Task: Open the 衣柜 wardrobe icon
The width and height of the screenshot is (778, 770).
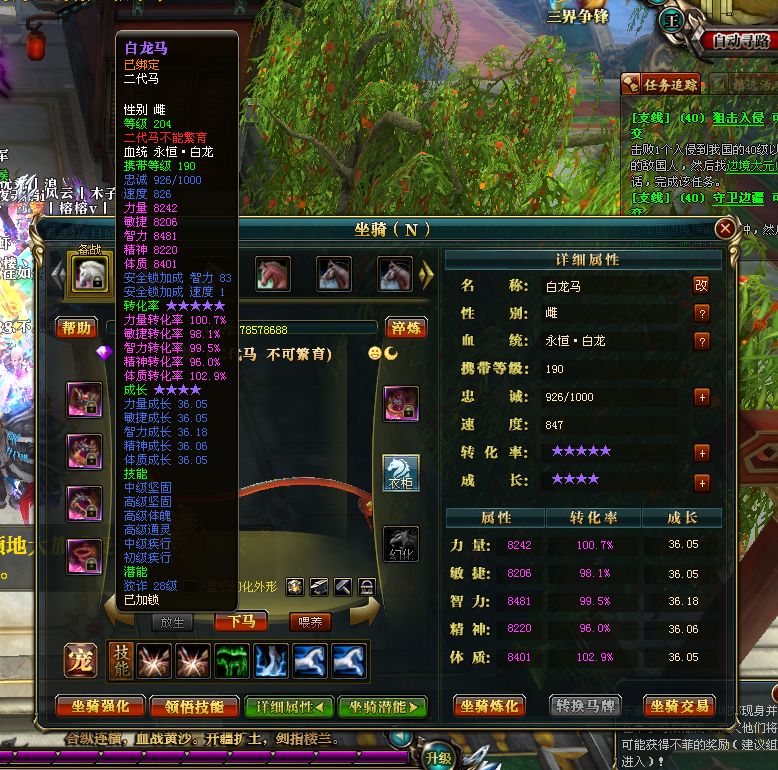Action: (401, 473)
